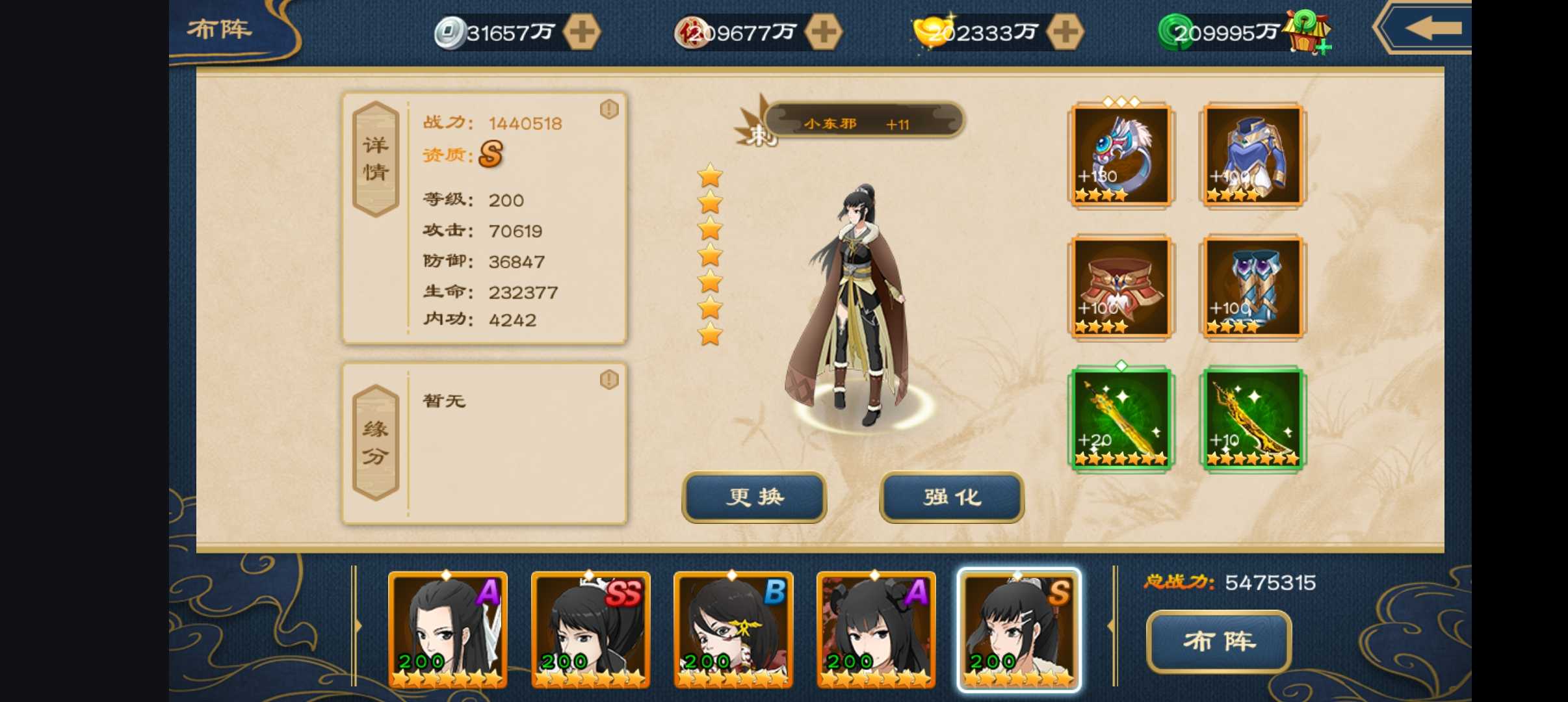The width and height of the screenshot is (1568, 702).
Task: Open the jade currency shop stall icon
Action: (1308, 31)
